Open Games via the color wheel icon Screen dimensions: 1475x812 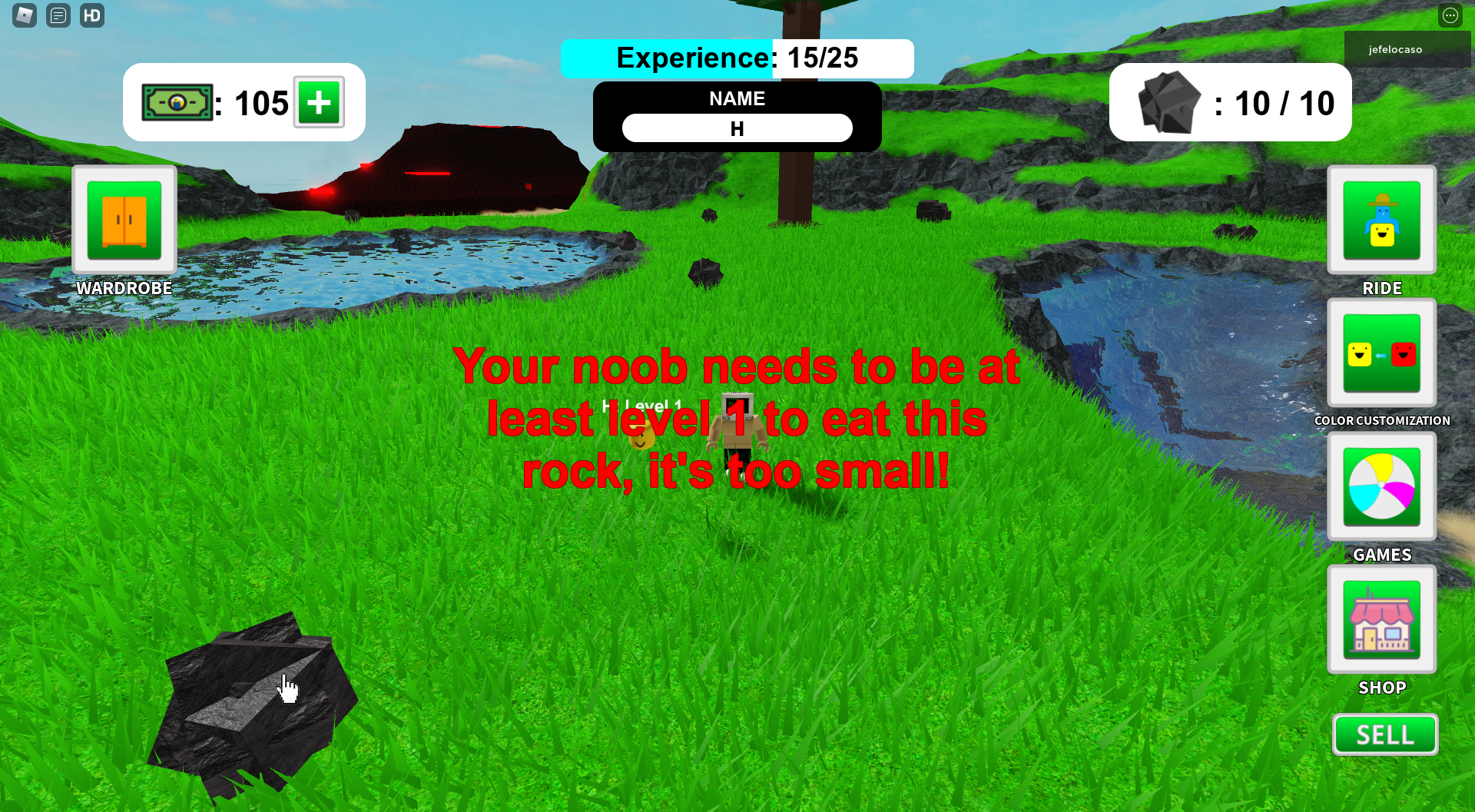coord(1381,487)
